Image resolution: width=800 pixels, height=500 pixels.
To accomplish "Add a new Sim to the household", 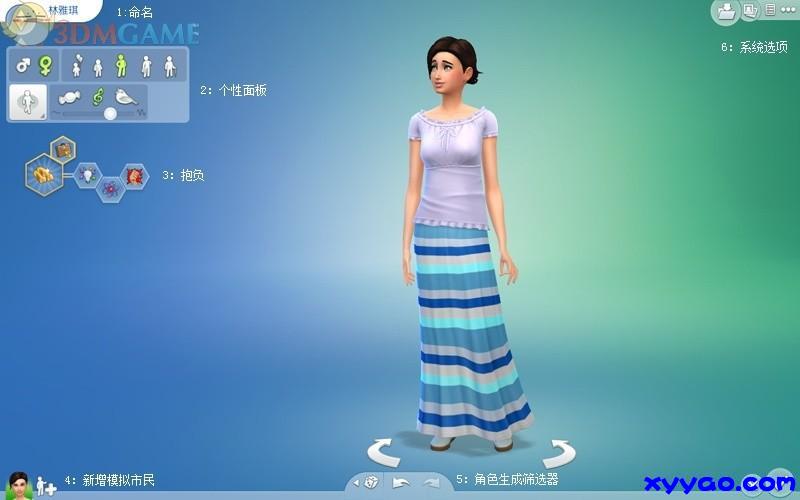I will point(46,487).
